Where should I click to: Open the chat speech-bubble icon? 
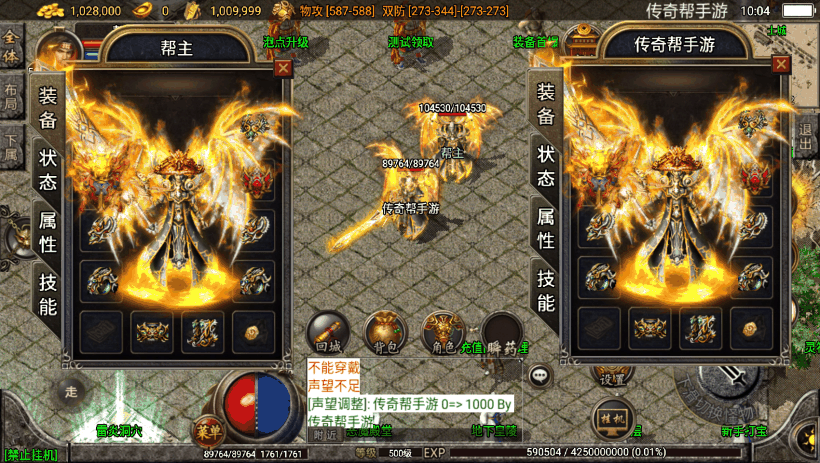coord(541,375)
